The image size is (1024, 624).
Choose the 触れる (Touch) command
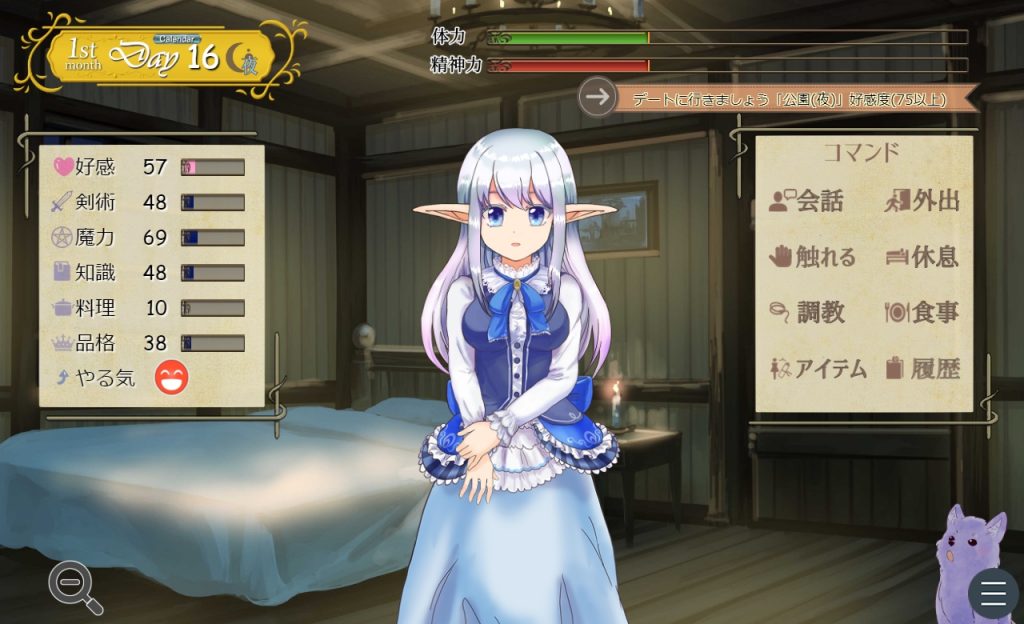[812, 257]
